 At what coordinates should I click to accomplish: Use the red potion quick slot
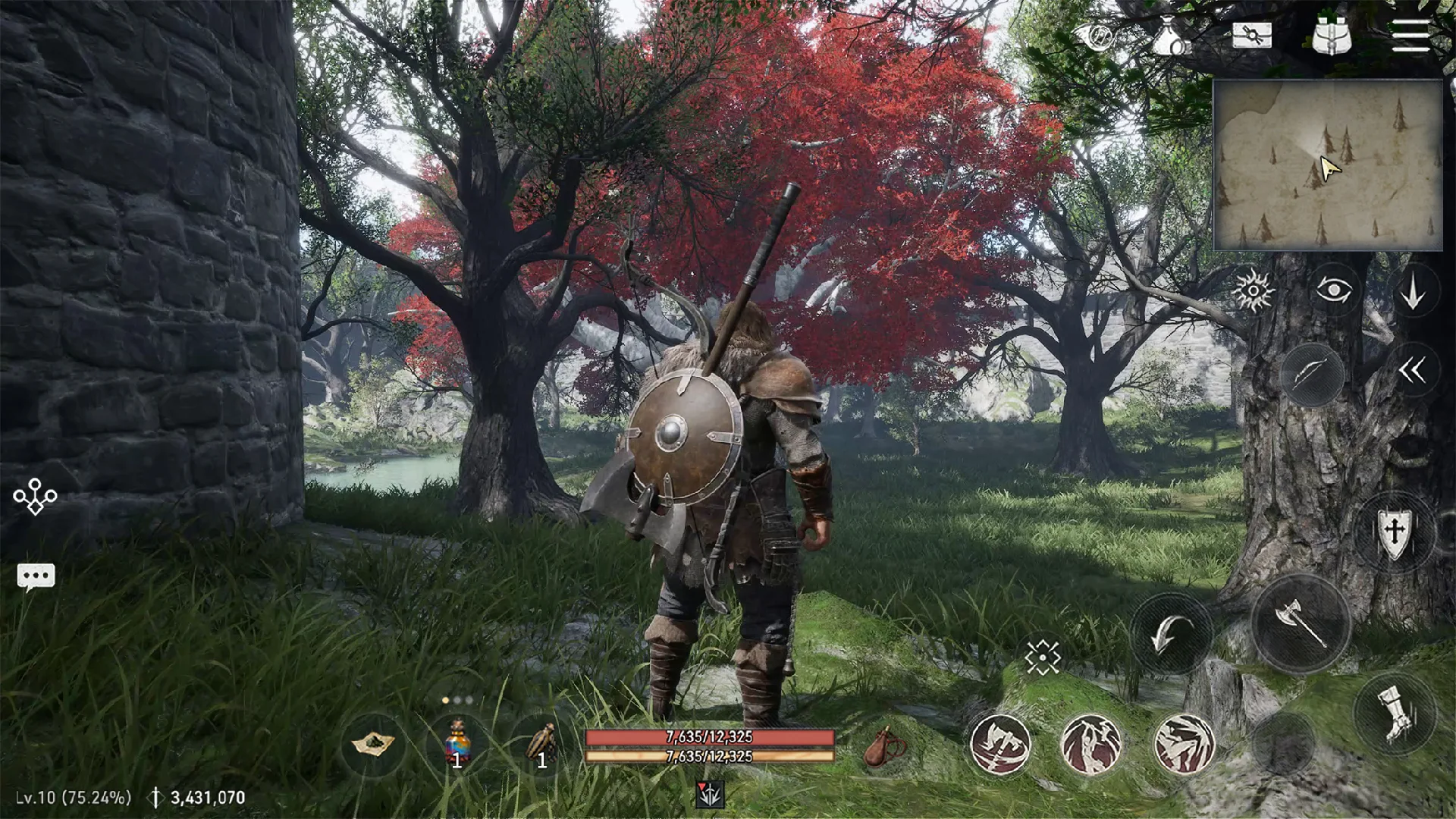point(457,744)
